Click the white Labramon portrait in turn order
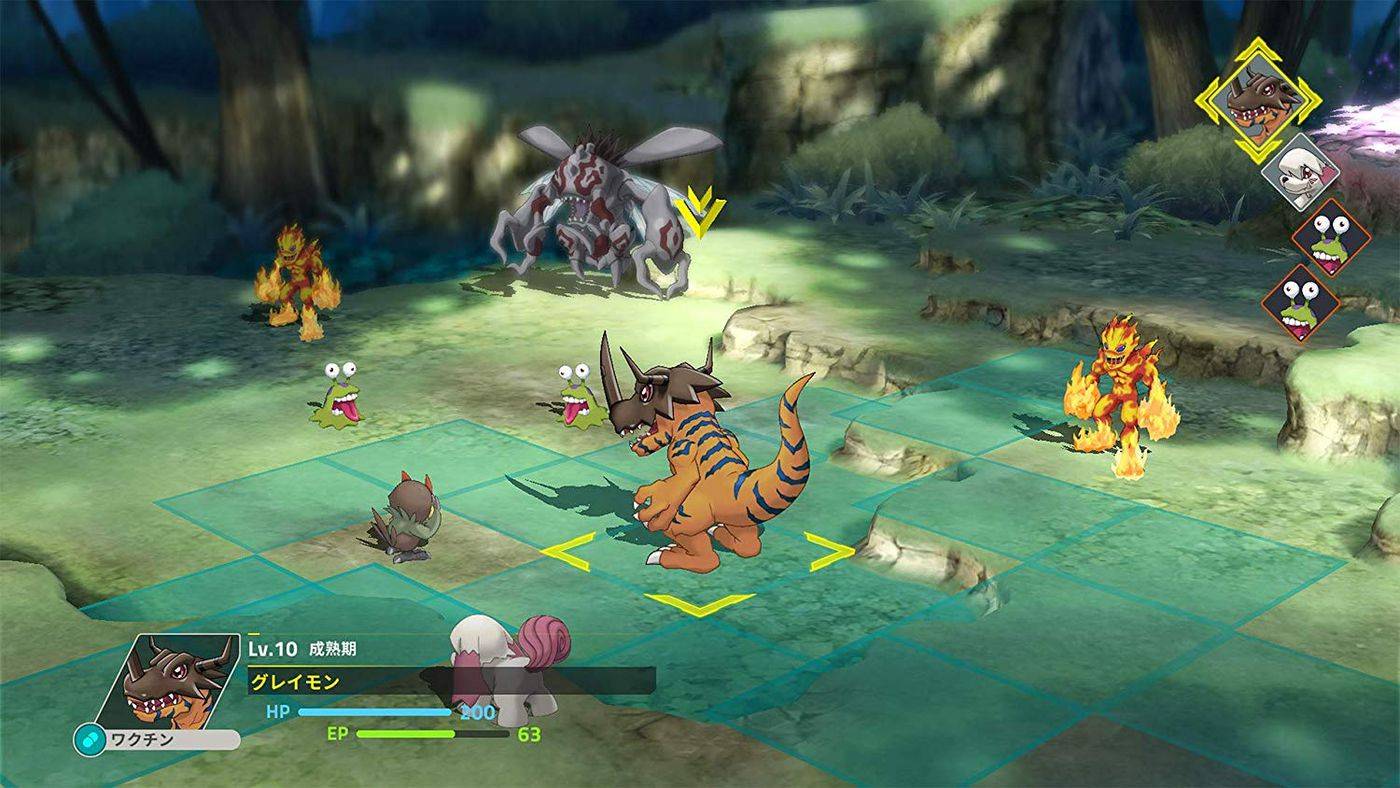The height and width of the screenshot is (788, 1400). click(x=1303, y=171)
